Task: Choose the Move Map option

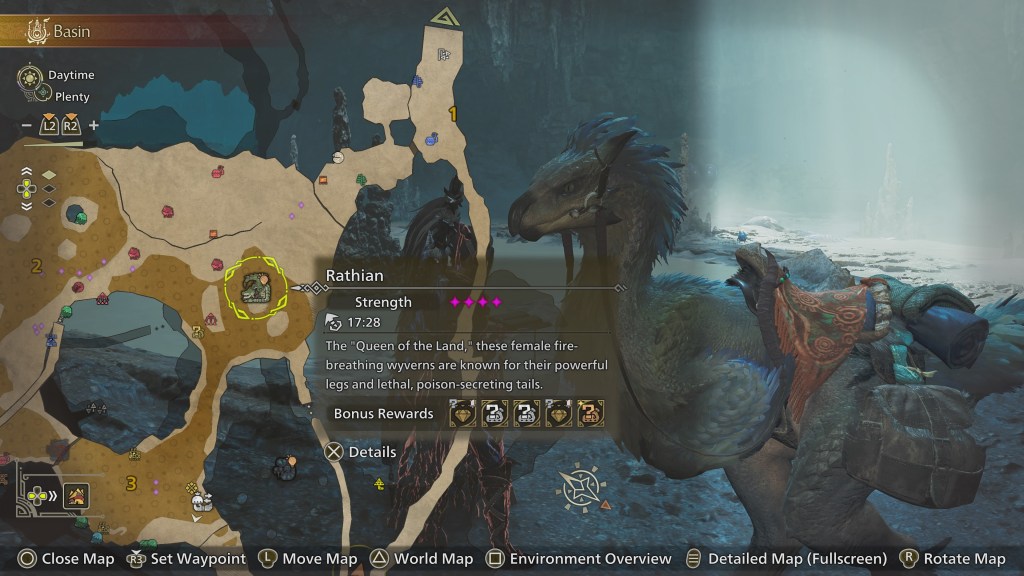Action: (308, 559)
